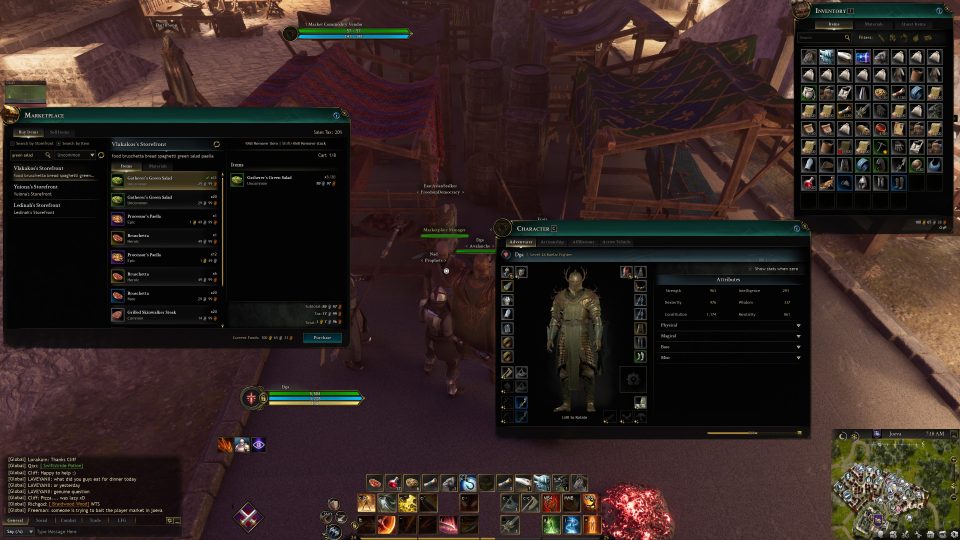The width and height of the screenshot is (960, 540).
Task: Switch to the Affiliations character tab
Action: [x=583, y=242]
